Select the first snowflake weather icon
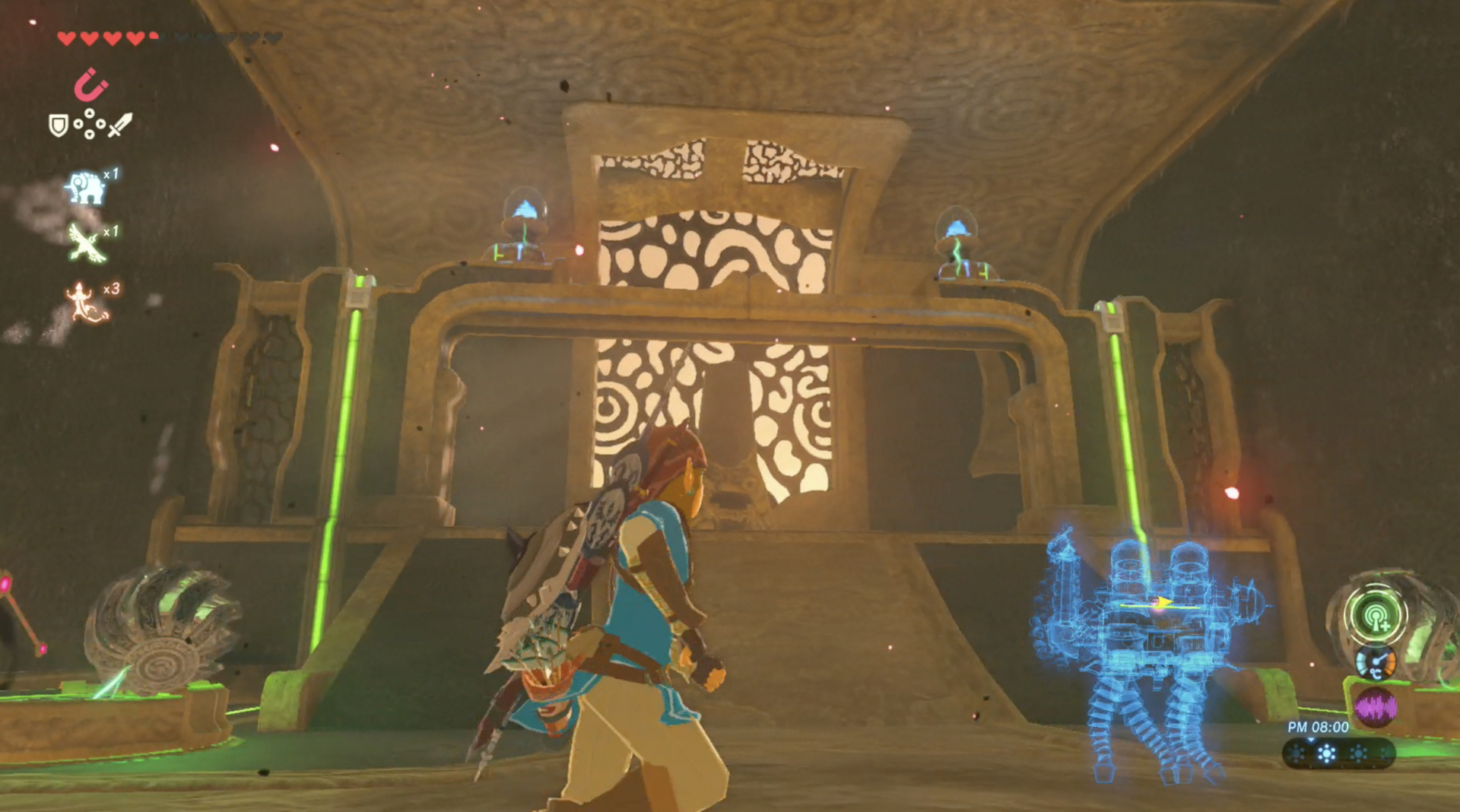Viewport: 1460px width, 812px height. [x=1297, y=754]
